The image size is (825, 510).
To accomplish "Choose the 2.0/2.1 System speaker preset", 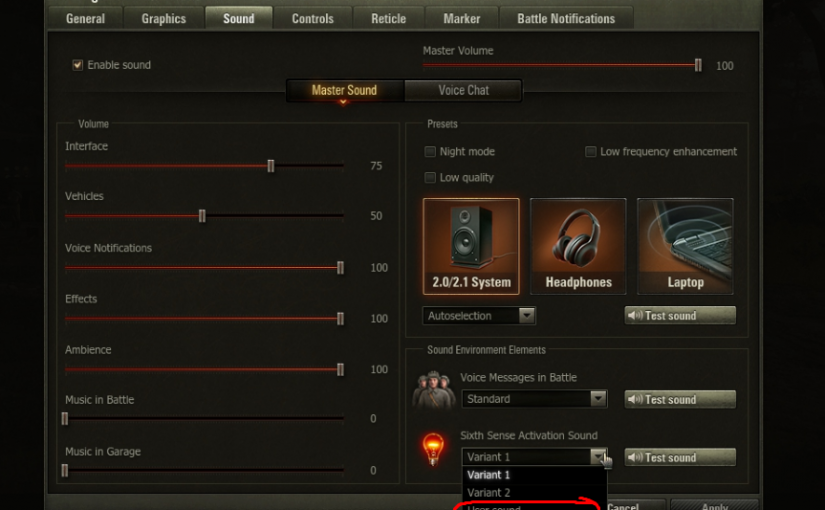I will tap(471, 246).
